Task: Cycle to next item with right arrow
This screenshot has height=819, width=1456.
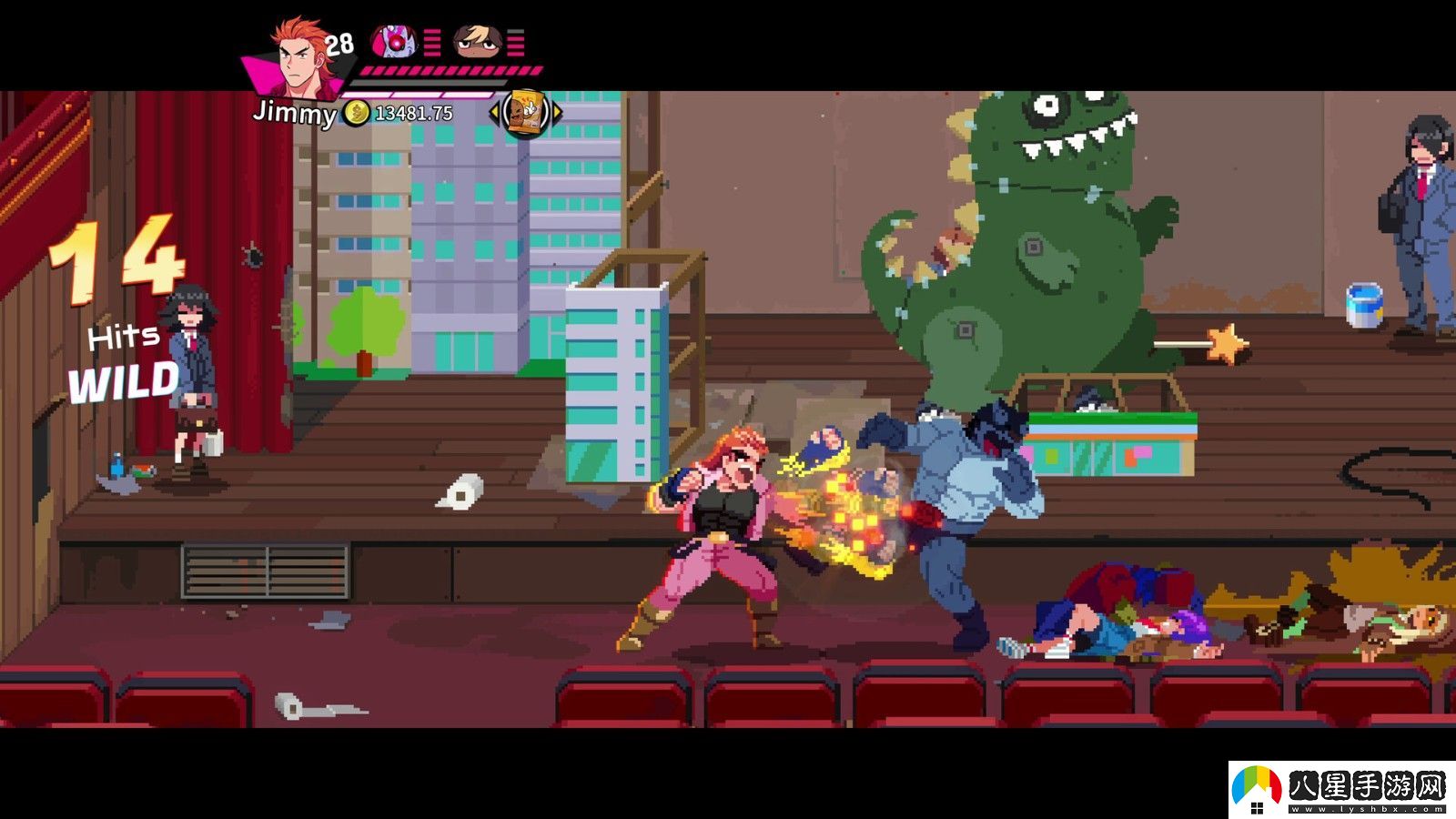Action: (557, 113)
